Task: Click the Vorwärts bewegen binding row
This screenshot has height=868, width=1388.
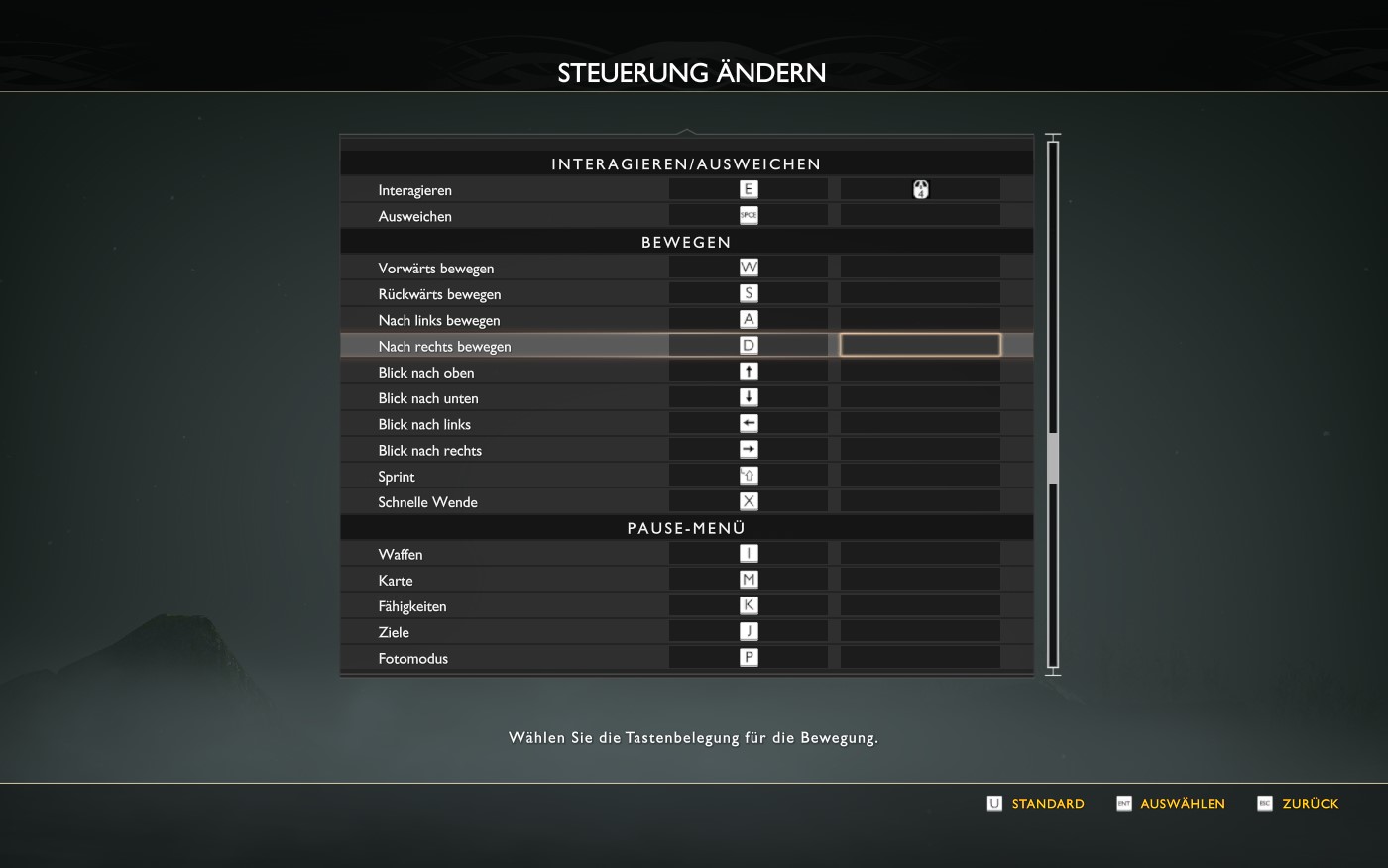Action: [x=436, y=269]
